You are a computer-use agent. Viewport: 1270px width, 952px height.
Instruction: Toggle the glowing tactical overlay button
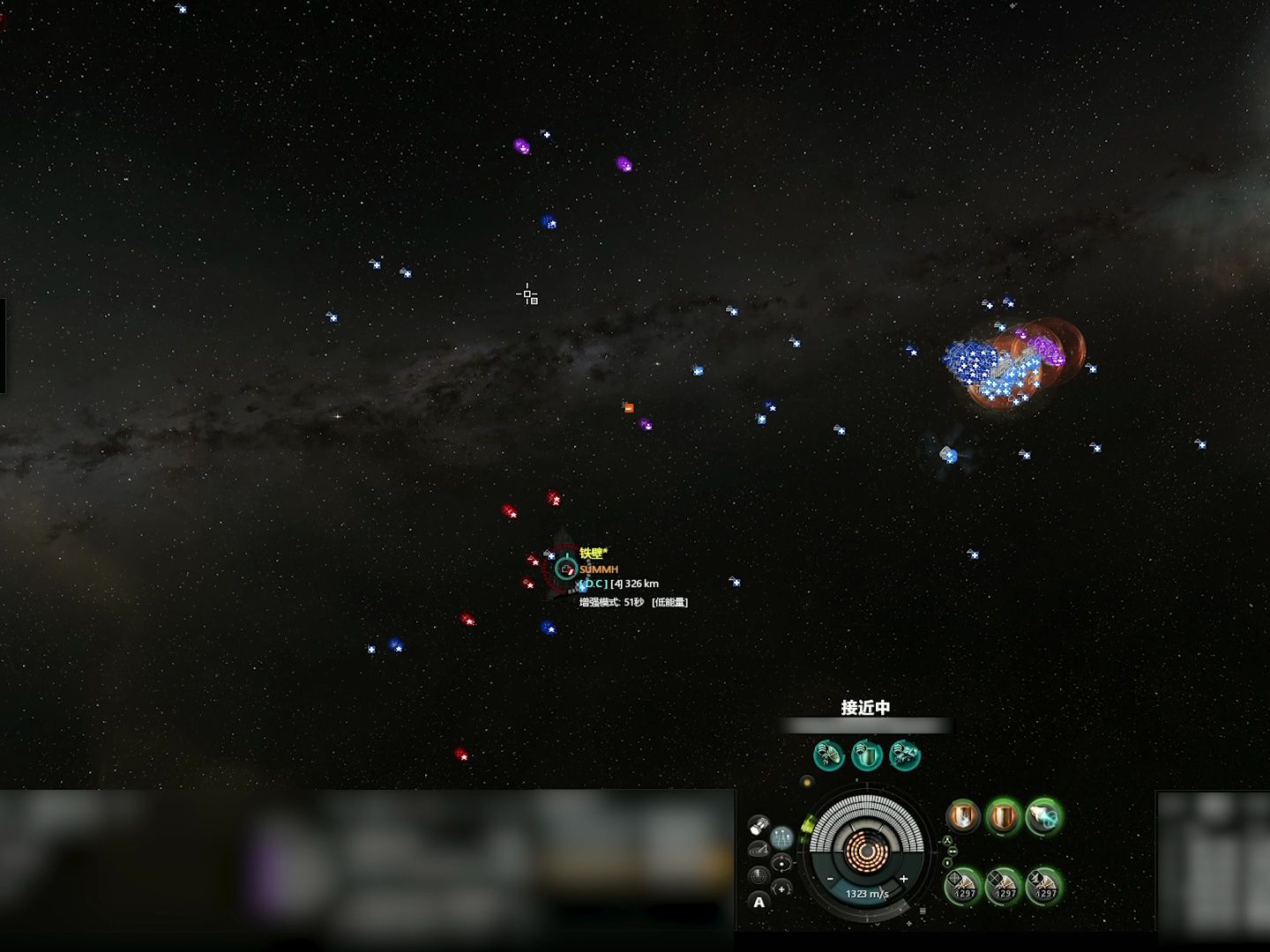pos(781,837)
